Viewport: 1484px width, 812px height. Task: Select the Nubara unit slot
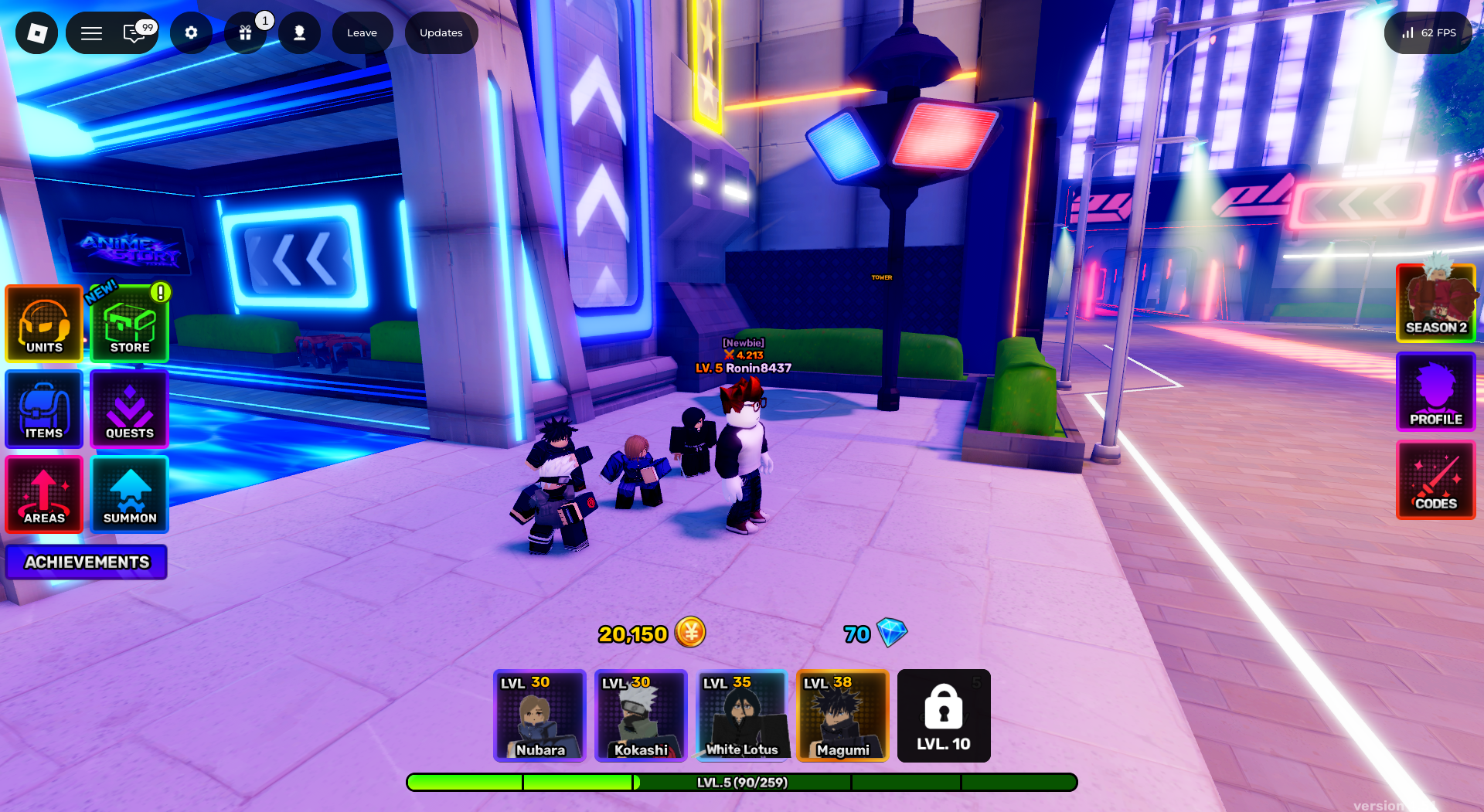pos(539,715)
